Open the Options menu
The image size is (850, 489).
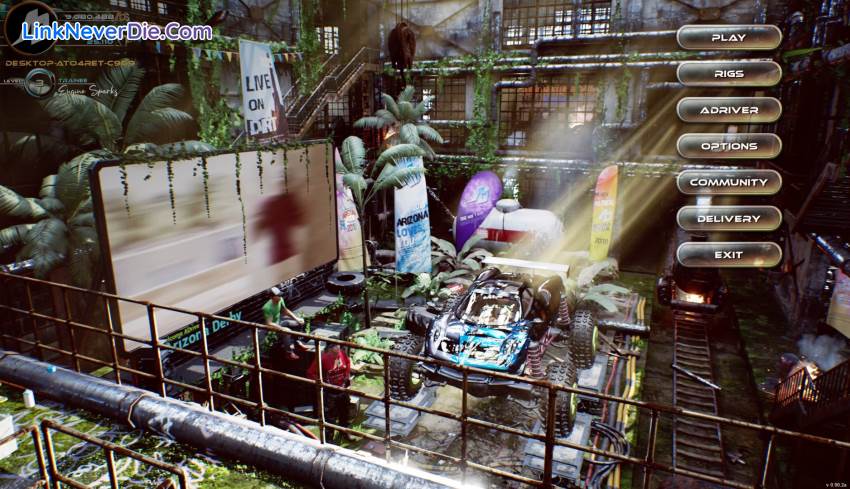pos(728,146)
